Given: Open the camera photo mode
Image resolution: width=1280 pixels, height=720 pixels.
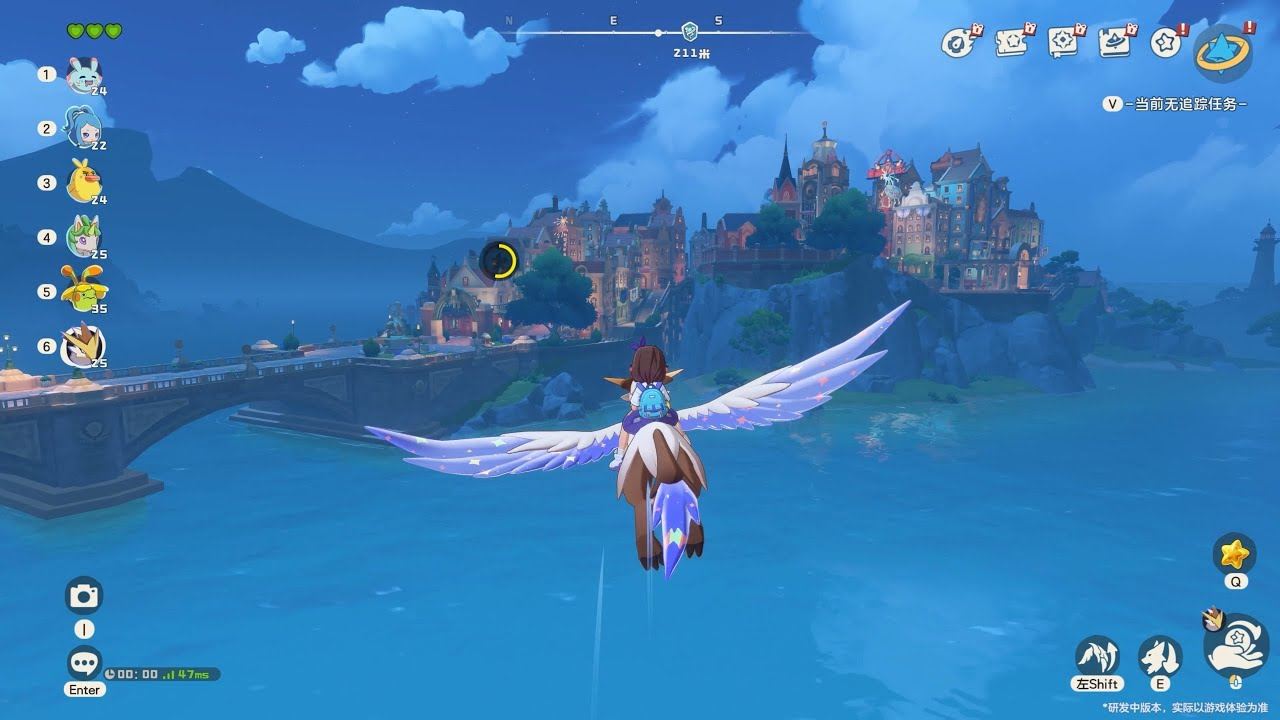Looking at the screenshot, I should pyautogui.click(x=84, y=596).
